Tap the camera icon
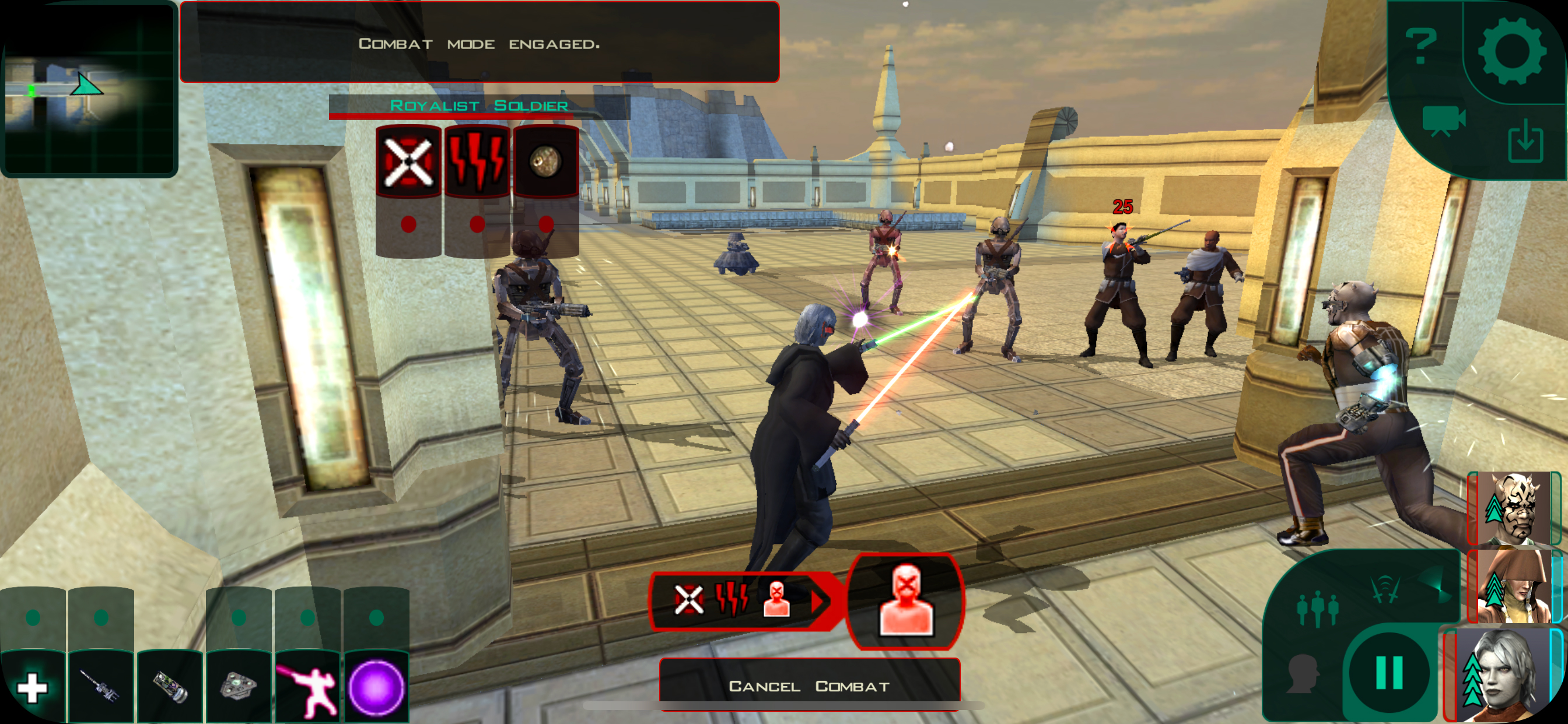The width and height of the screenshot is (1568, 724). tap(1443, 121)
